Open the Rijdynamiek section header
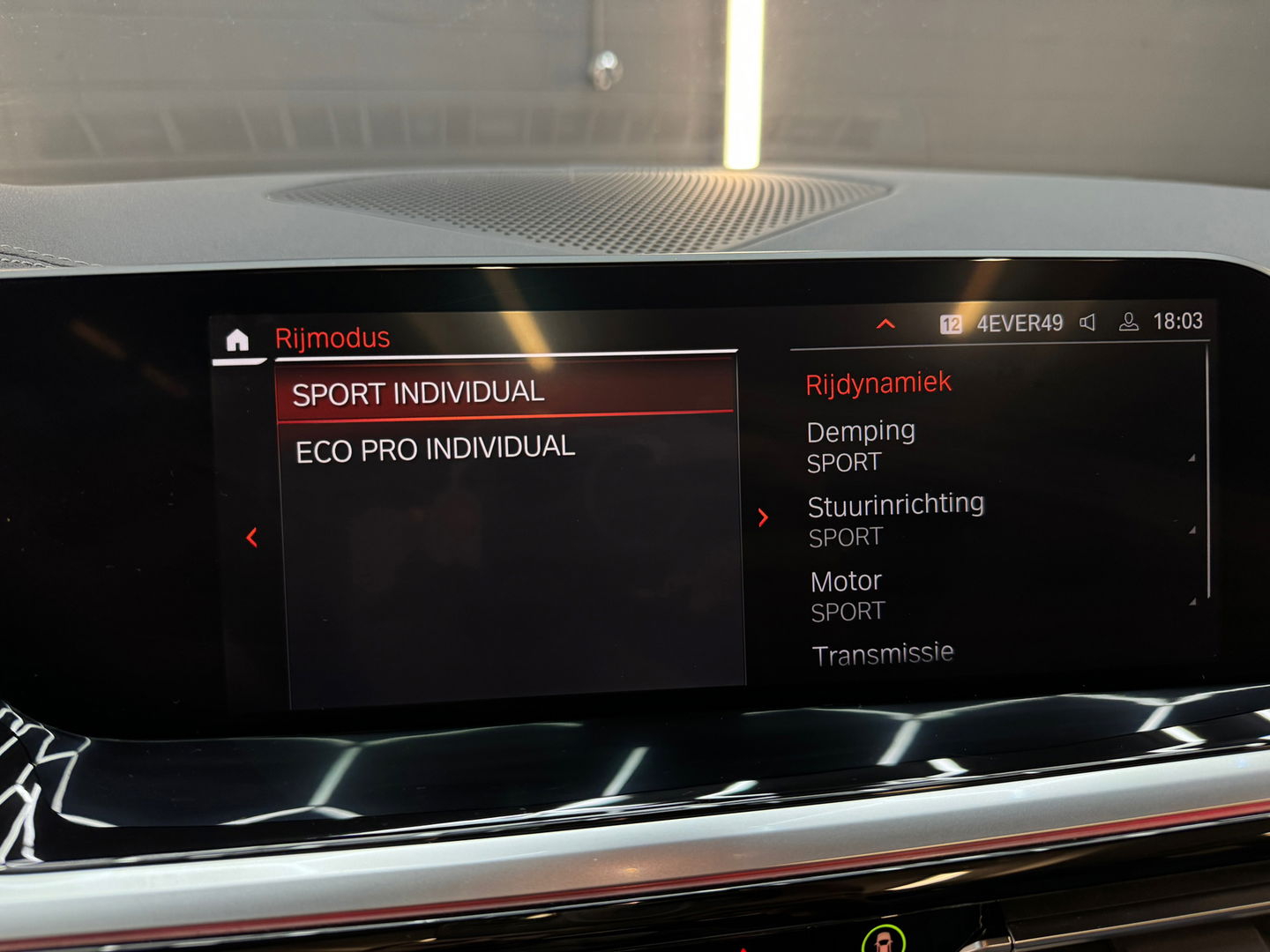The width and height of the screenshot is (1270, 952). coord(878,381)
